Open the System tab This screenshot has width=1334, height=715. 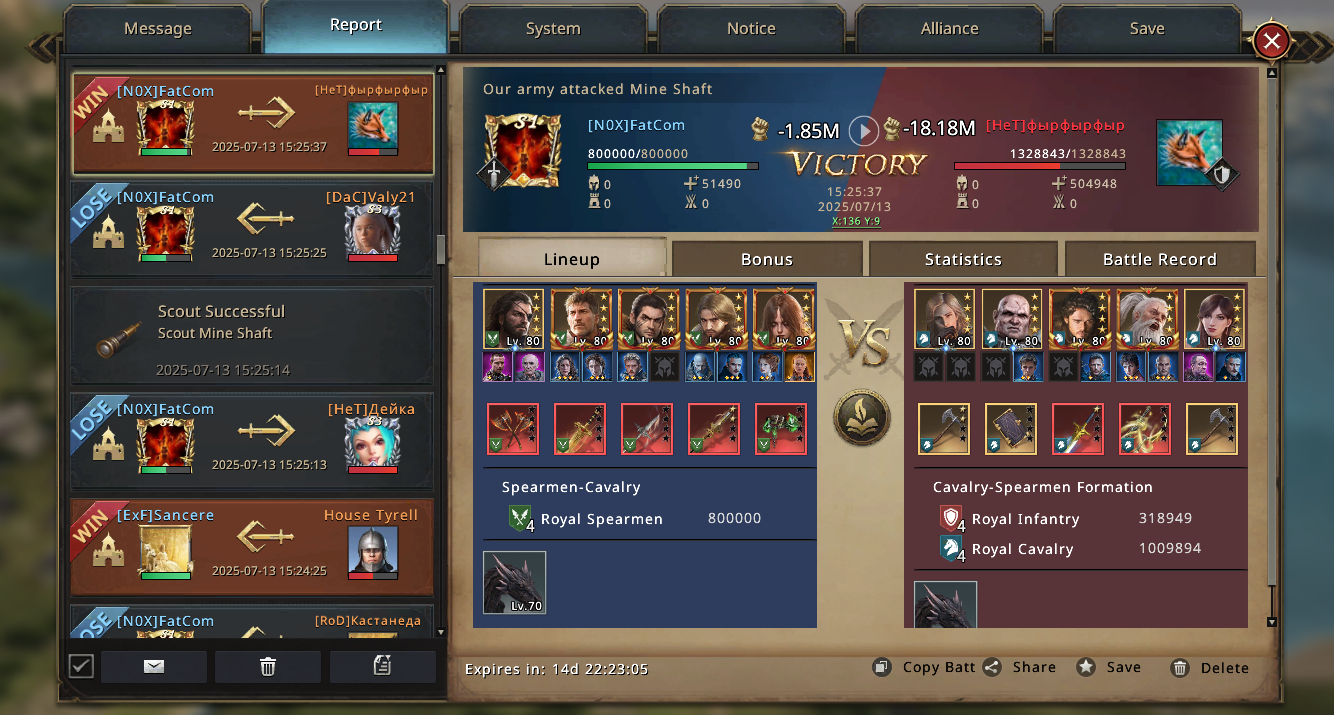click(x=553, y=29)
